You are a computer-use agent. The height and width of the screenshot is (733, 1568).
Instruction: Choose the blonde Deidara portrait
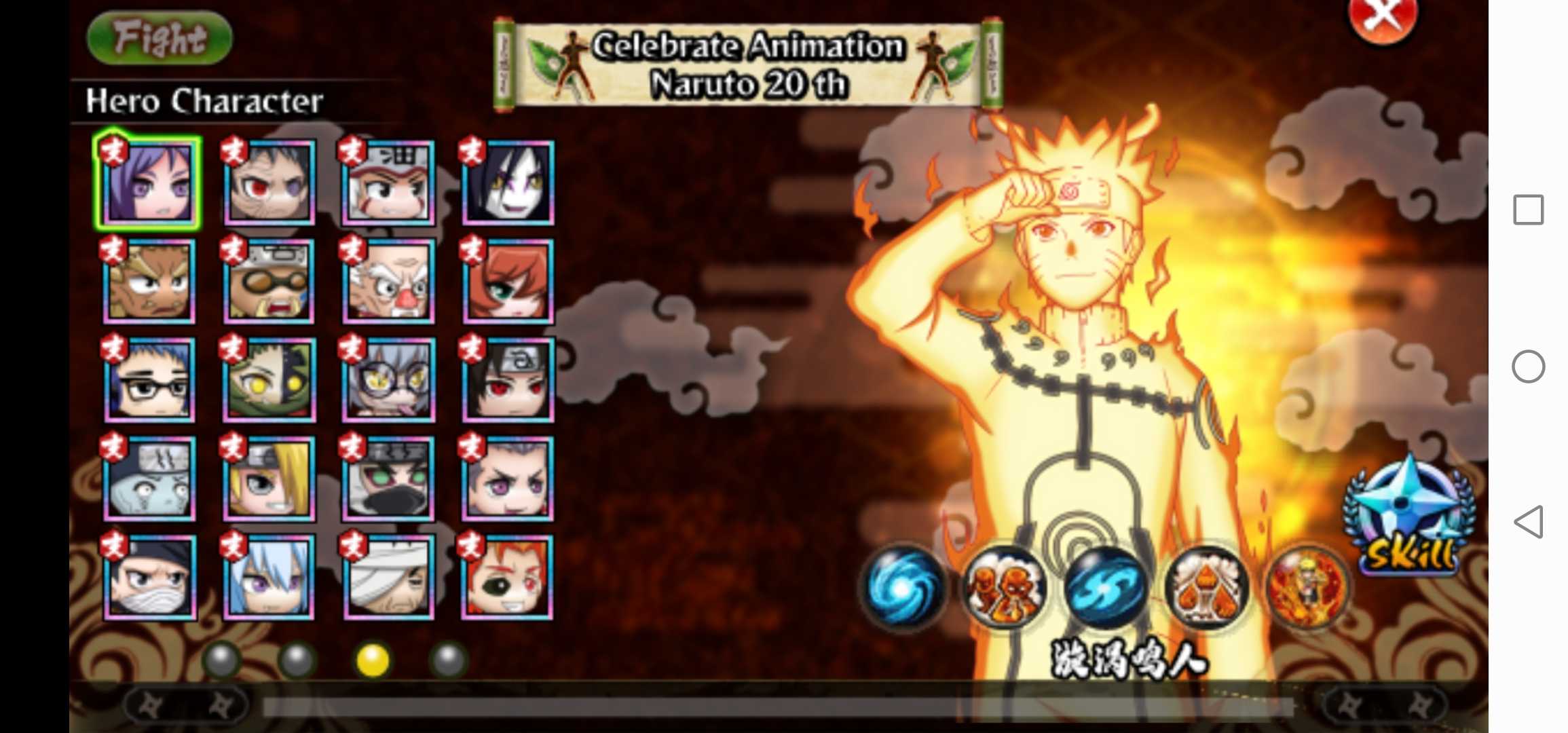[x=269, y=478]
